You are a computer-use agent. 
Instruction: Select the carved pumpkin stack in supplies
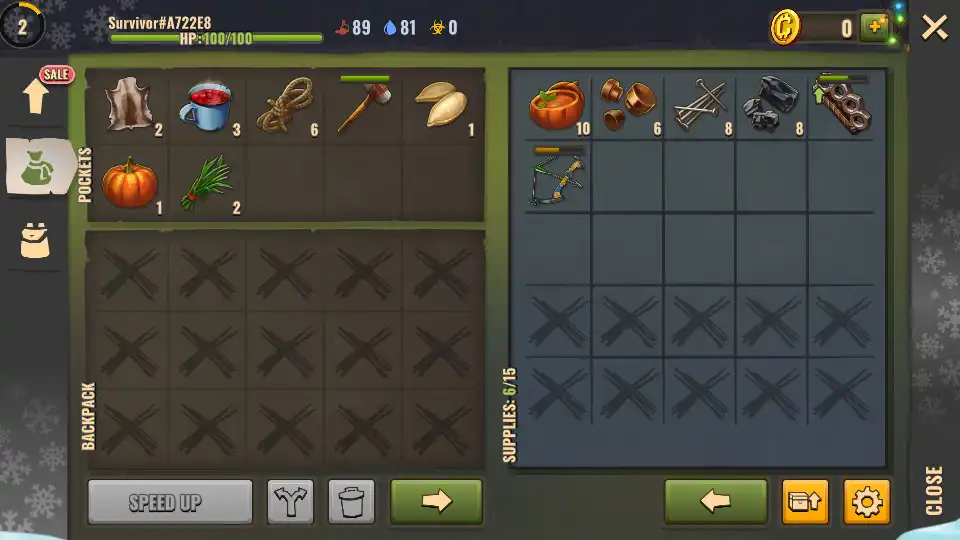click(x=556, y=106)
